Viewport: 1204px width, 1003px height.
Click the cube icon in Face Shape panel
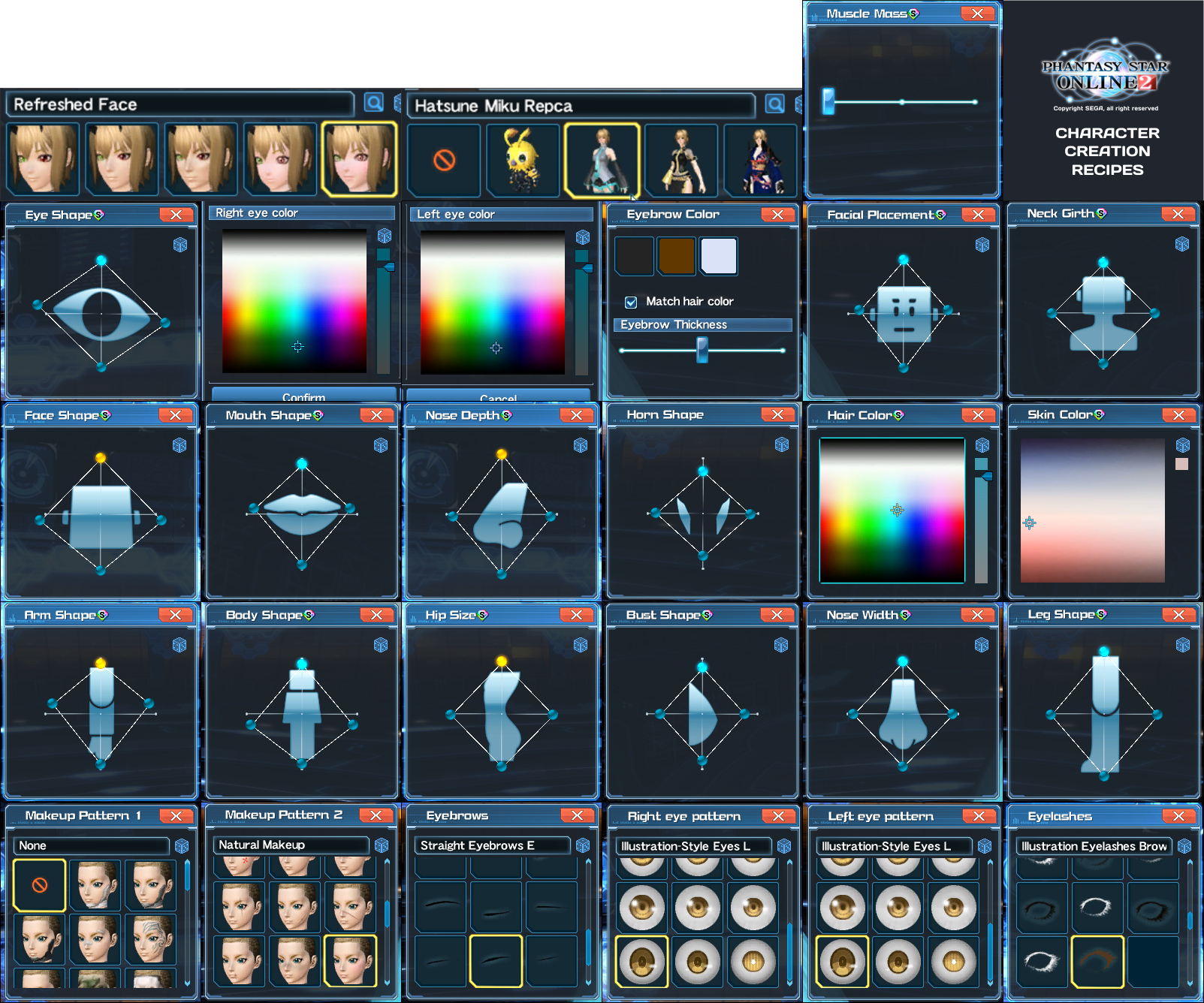point(180,444)
